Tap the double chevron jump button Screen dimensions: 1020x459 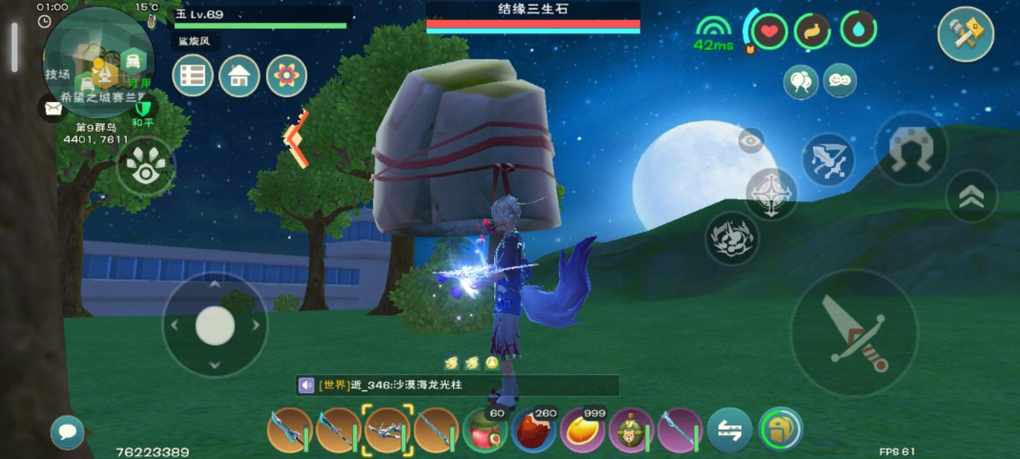coord(970,196)
